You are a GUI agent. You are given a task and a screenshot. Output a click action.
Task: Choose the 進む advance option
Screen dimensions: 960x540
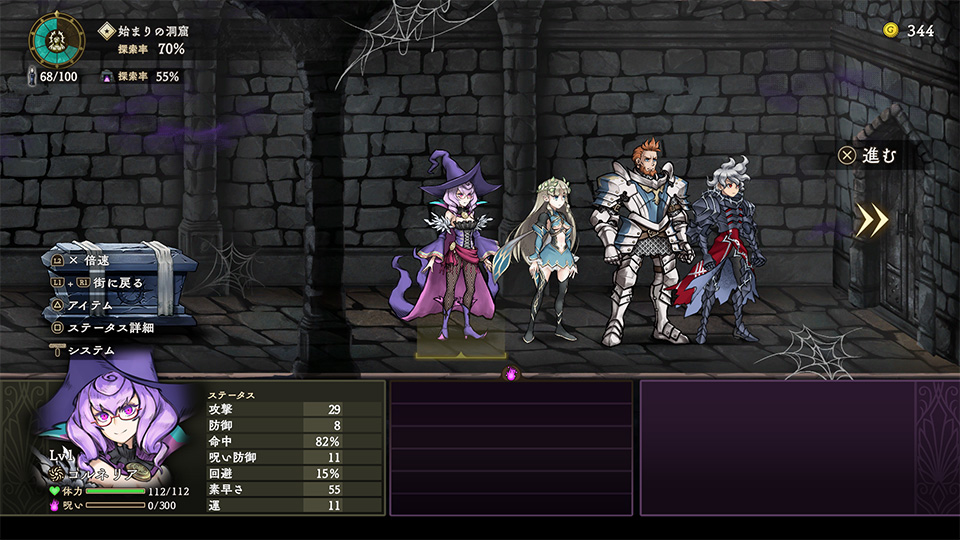point(869,156)
